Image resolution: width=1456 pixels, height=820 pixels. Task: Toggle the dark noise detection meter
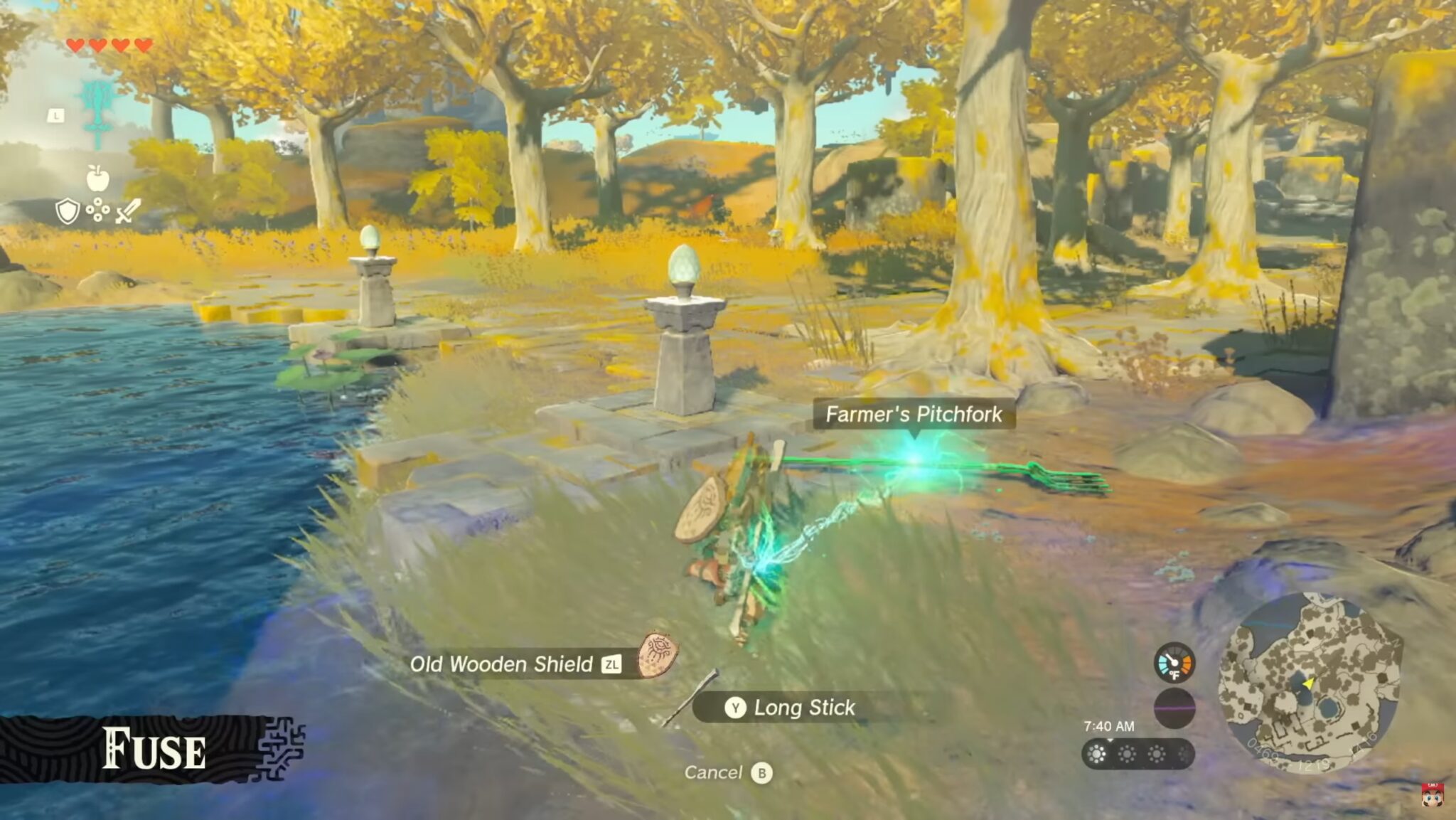pyautogui.click(x=1174, y=709)
